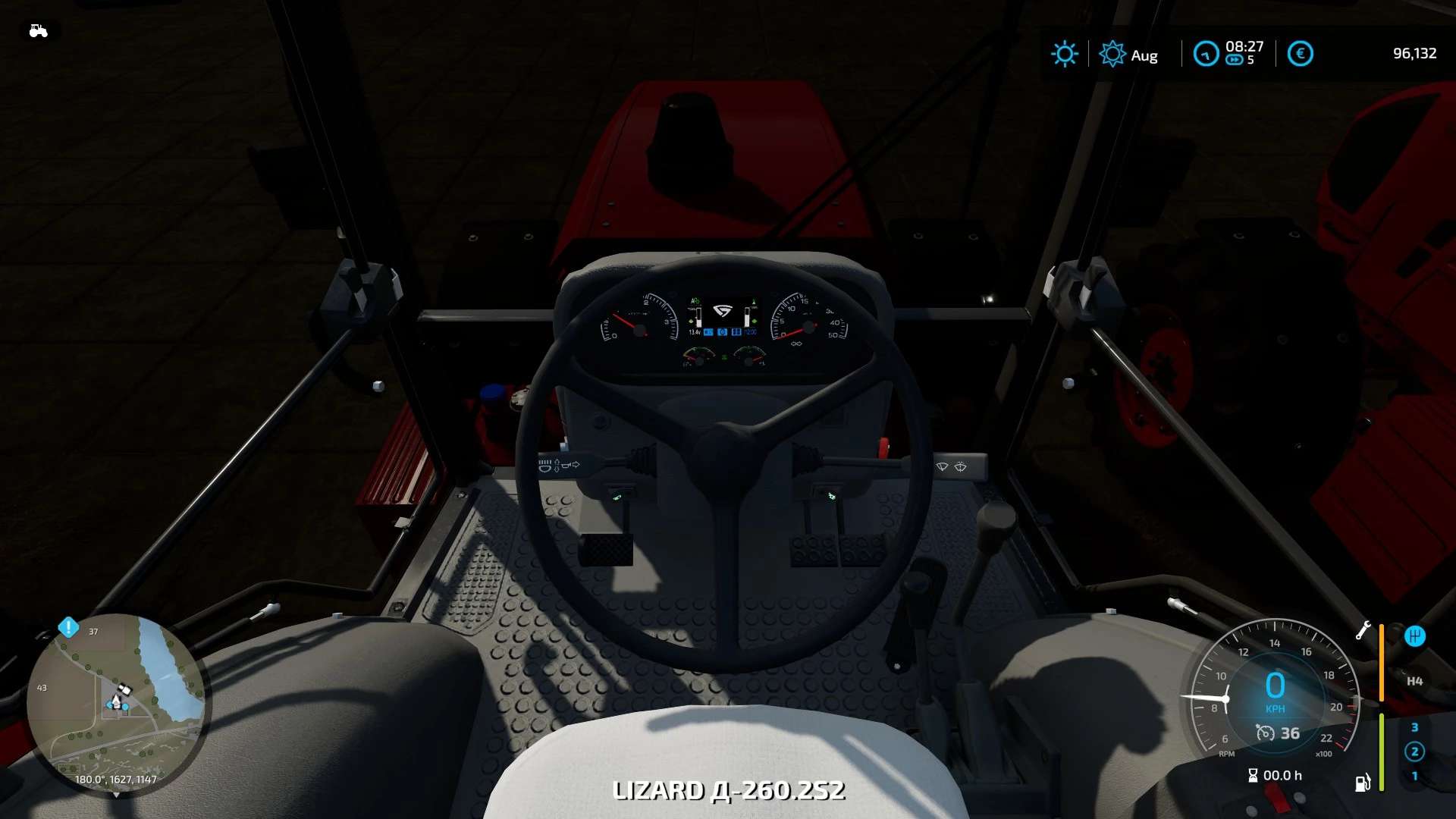Select the August season icon
Image resolution: width=1456 pixels, height=819 pixels.
pos(1112,54)
